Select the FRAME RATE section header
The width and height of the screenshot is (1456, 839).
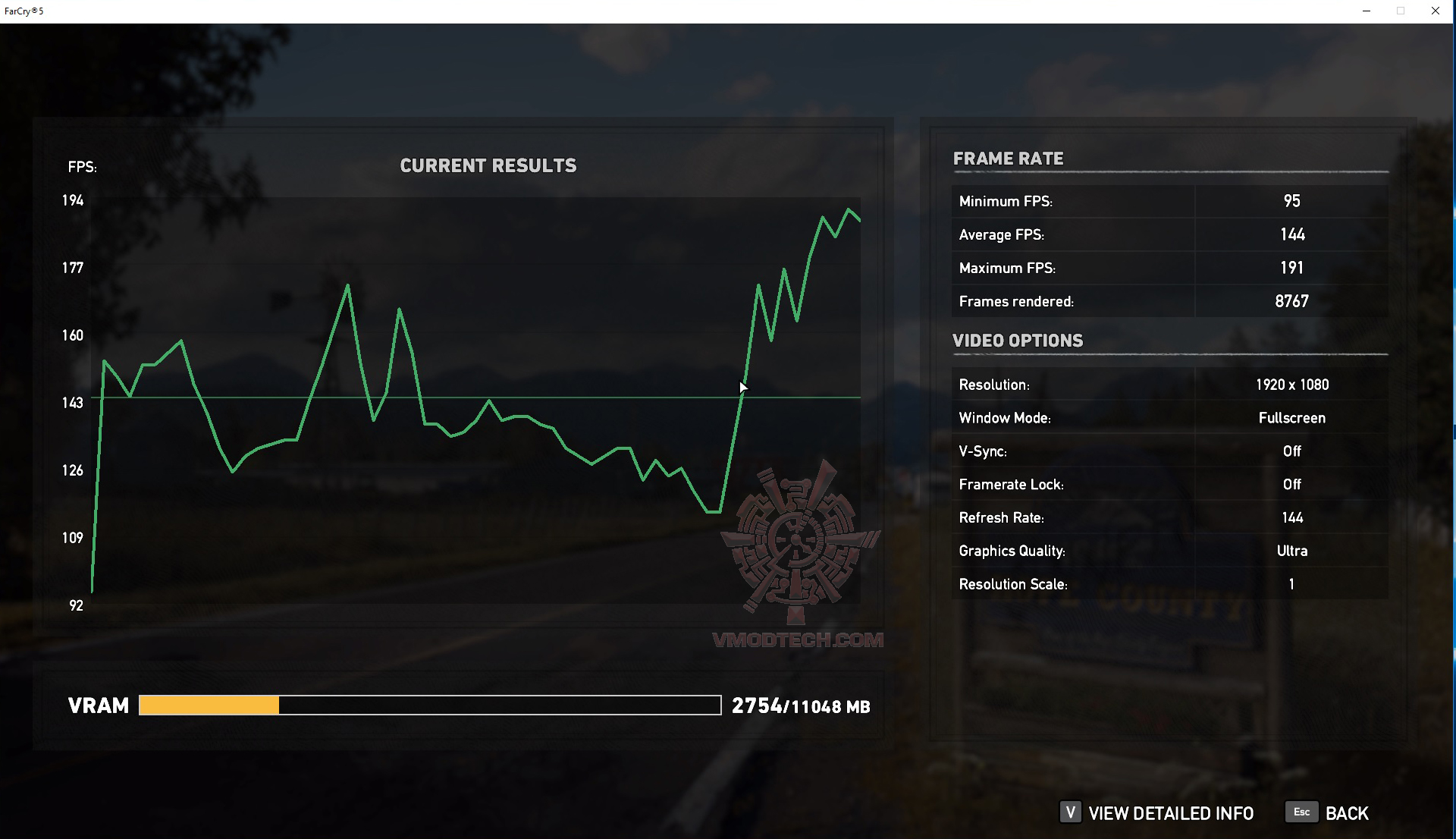[x=1009, y=159]
